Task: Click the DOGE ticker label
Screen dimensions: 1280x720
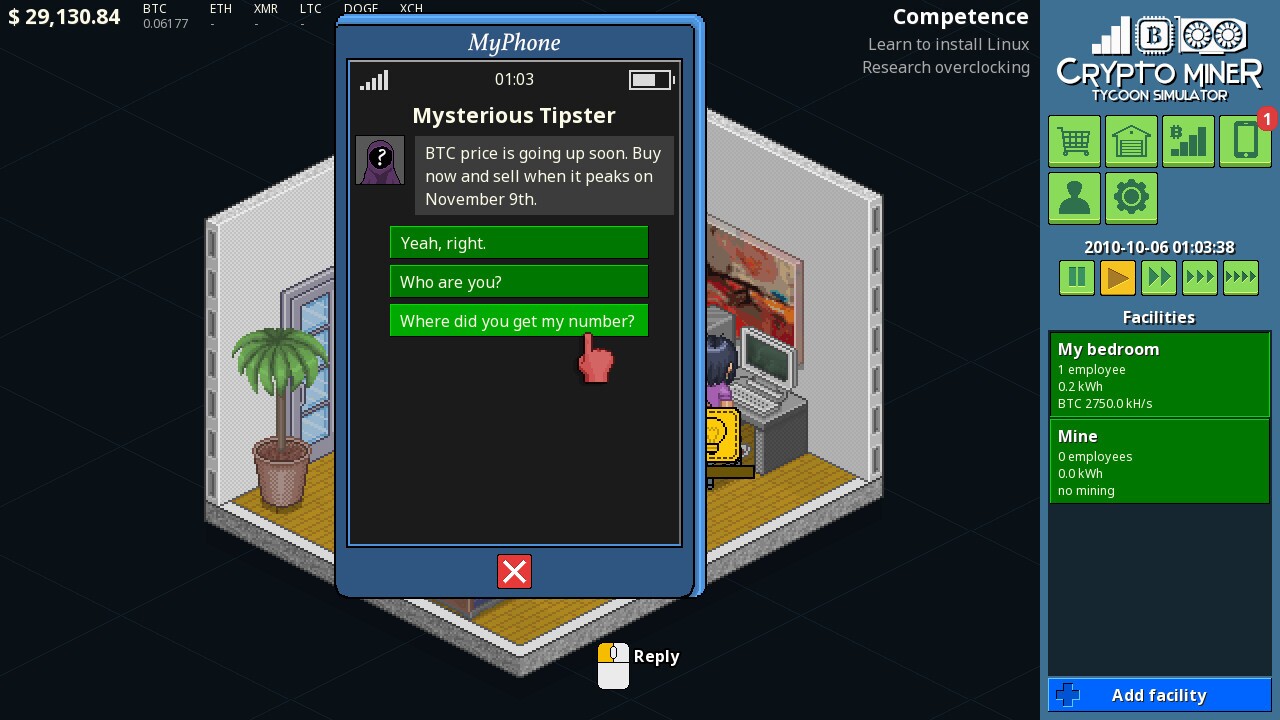Action: pos(360,8)
